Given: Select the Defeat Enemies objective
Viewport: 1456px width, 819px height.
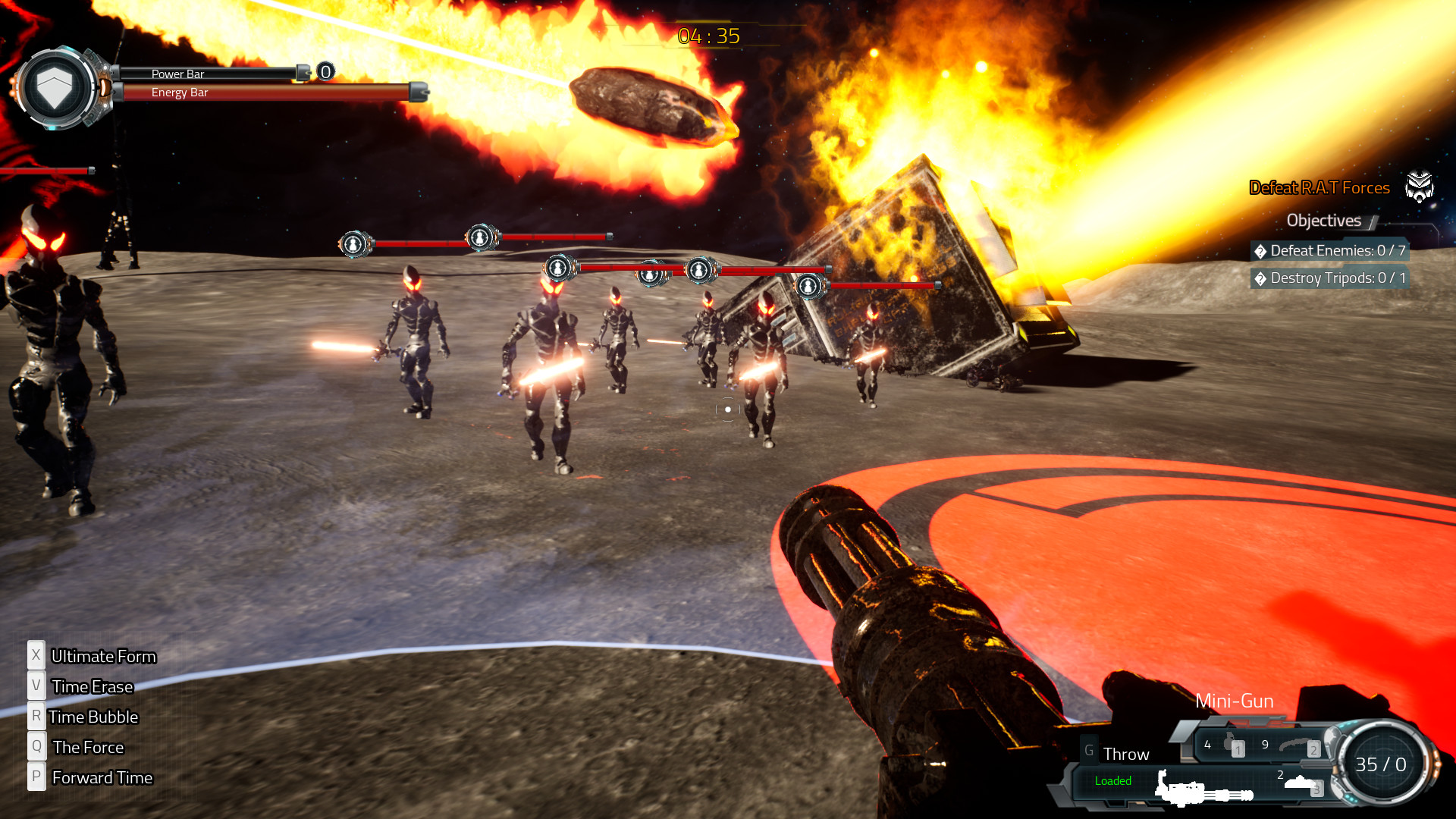Looking at the screenshot, I should [1330, 251].
